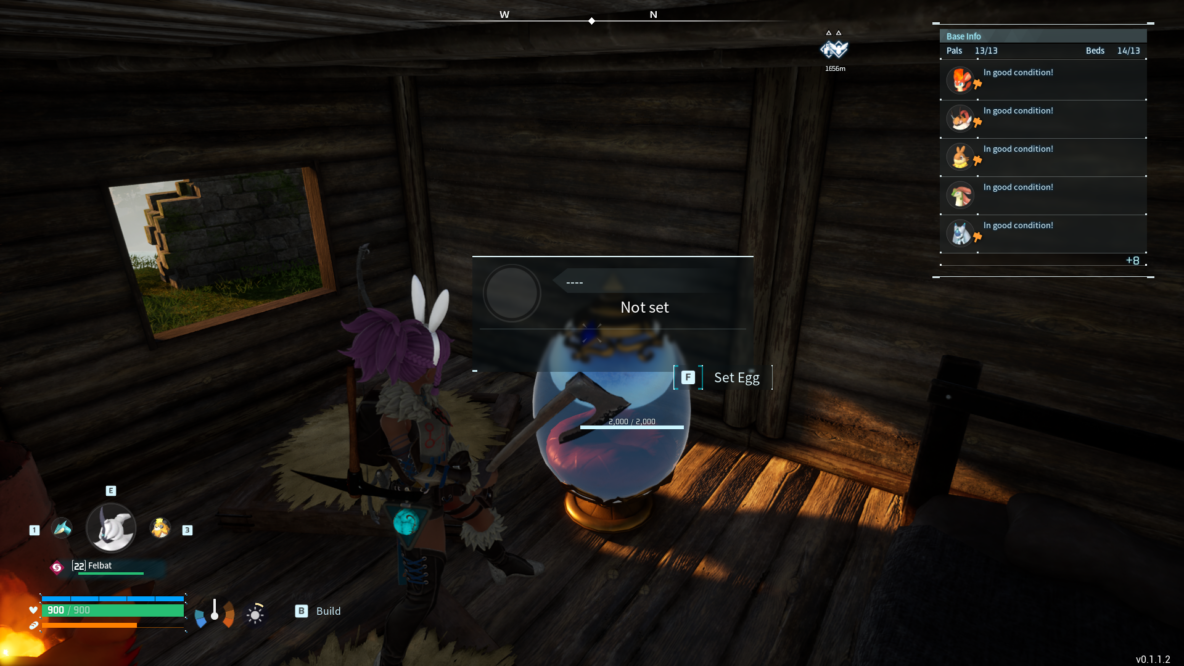The width and height of the screenshot is (1184, 666).
Task: Click the empty egg slot circle
Action: (512, 293)
